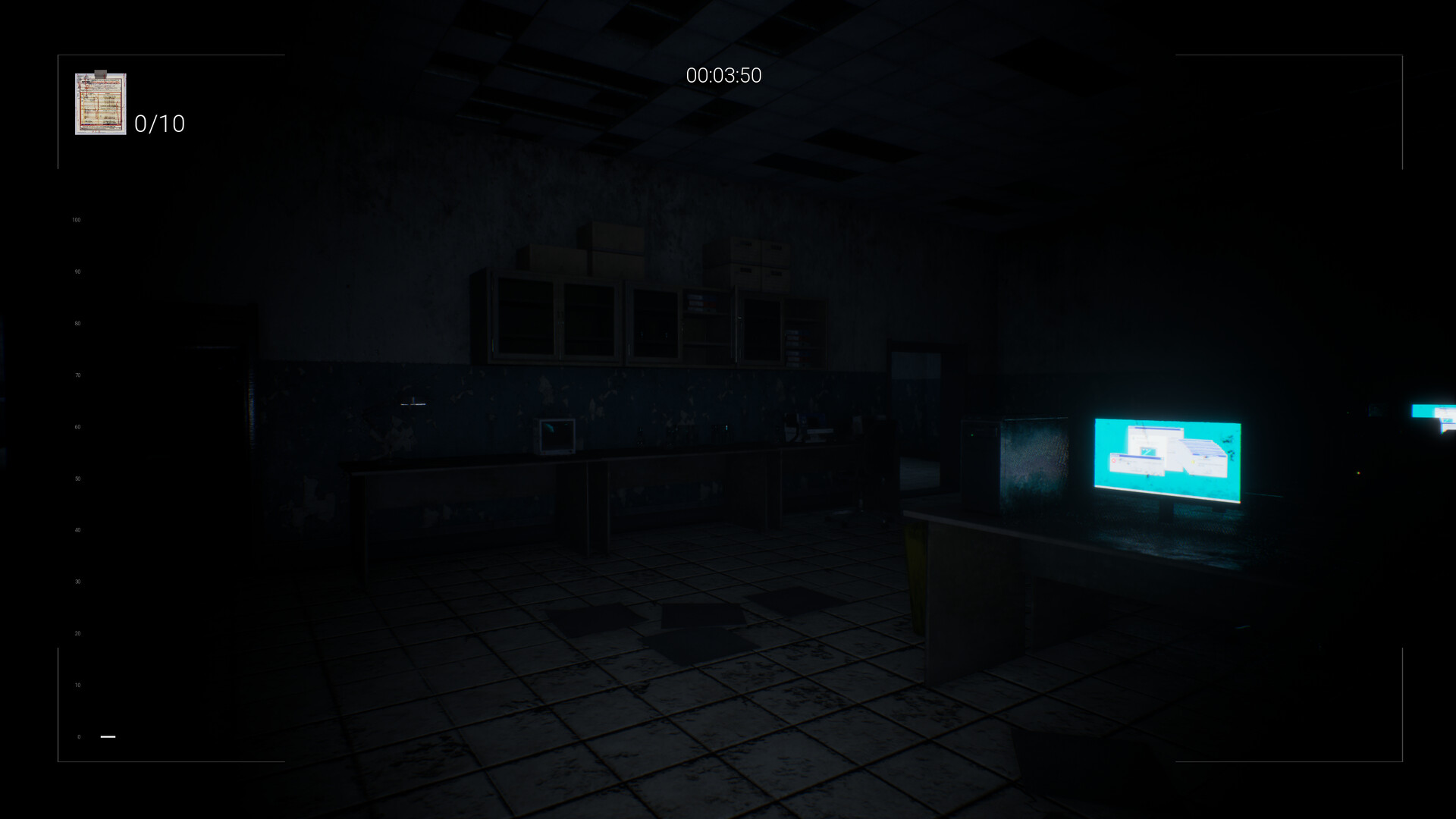Image resolution: width=1456 pixels, height=819 pixels.
Task: Click the bottommost window in the cascaded stack
Action: tap(1210, 457)
